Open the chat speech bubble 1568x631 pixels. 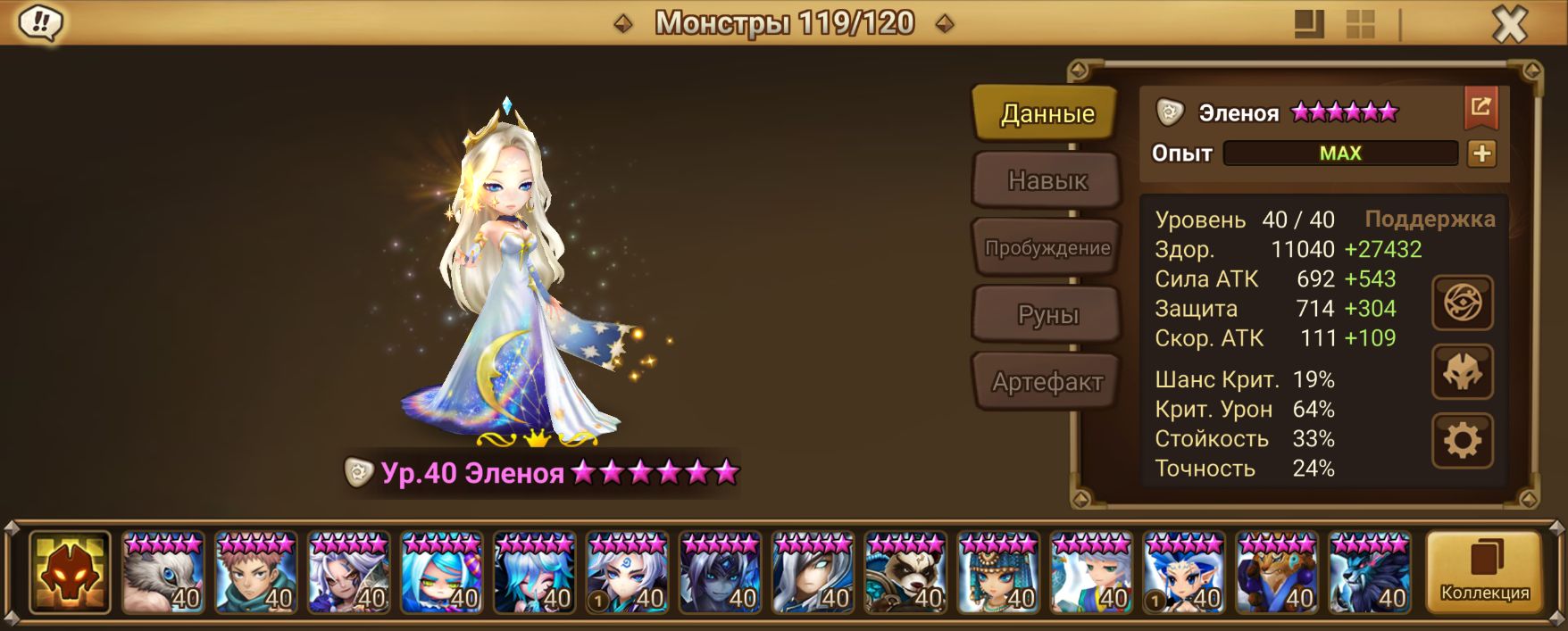tap(39, 23)
